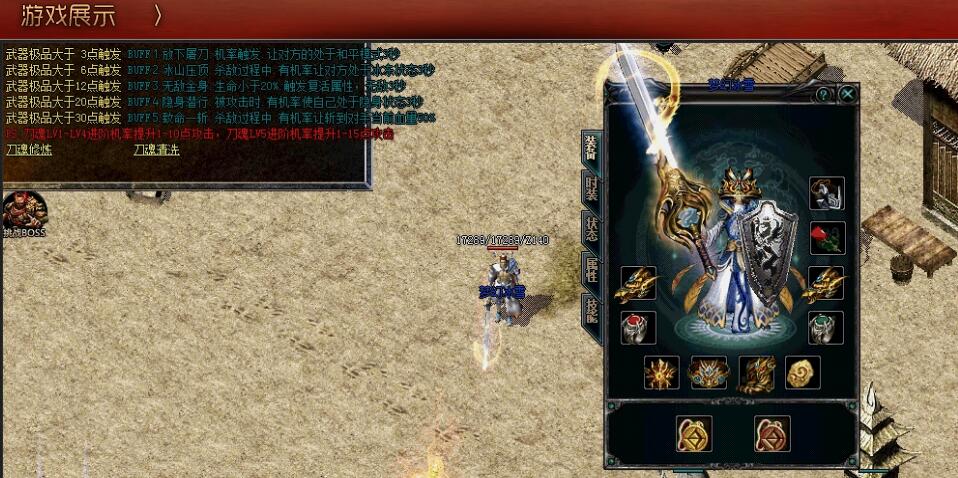
Task: Click the gold rune medallion slot
Action: click(694, 433)
